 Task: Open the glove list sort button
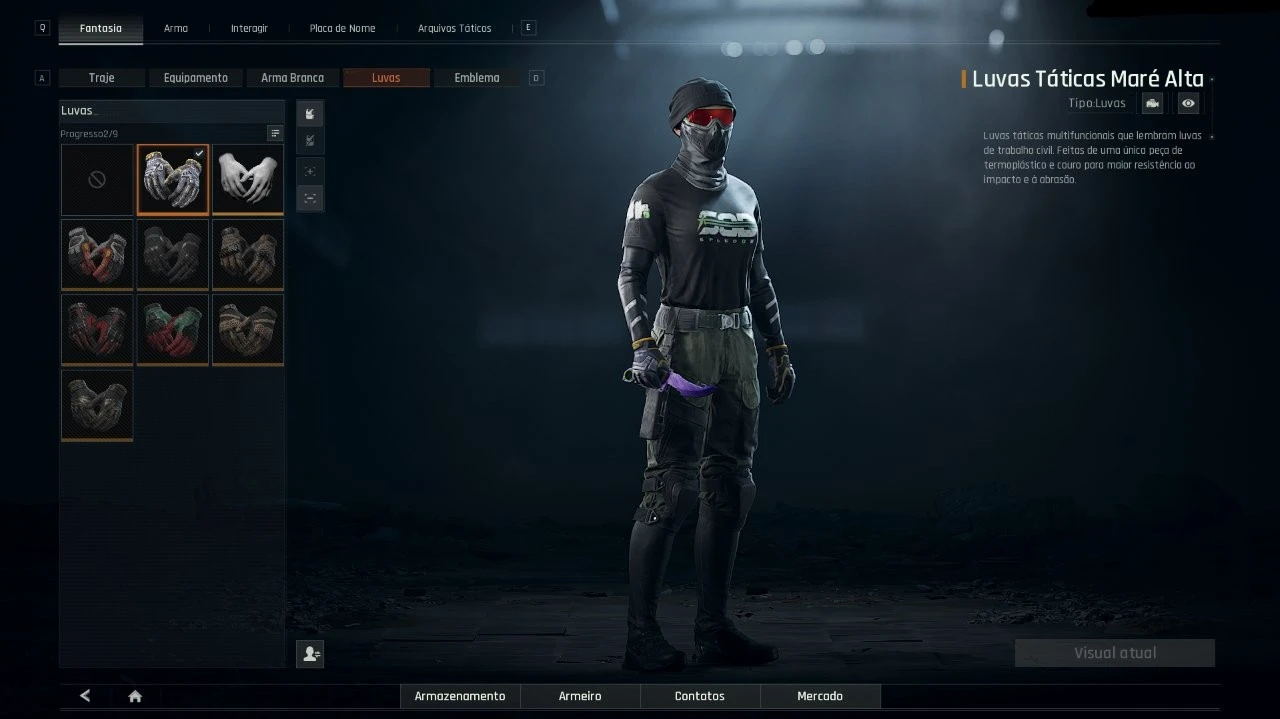[x=275, y=133]
